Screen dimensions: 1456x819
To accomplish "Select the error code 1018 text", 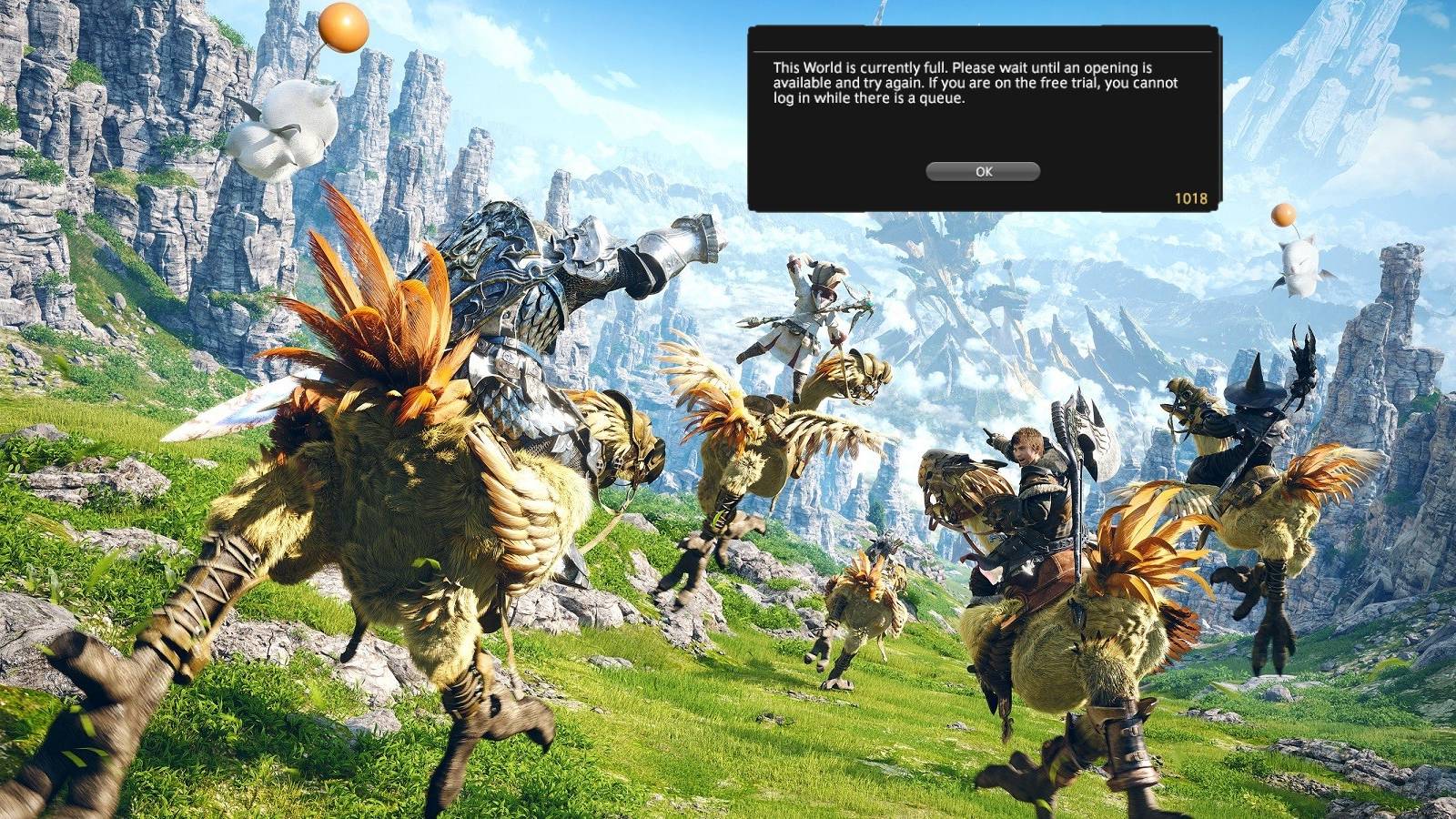I will pos(1192,196).
